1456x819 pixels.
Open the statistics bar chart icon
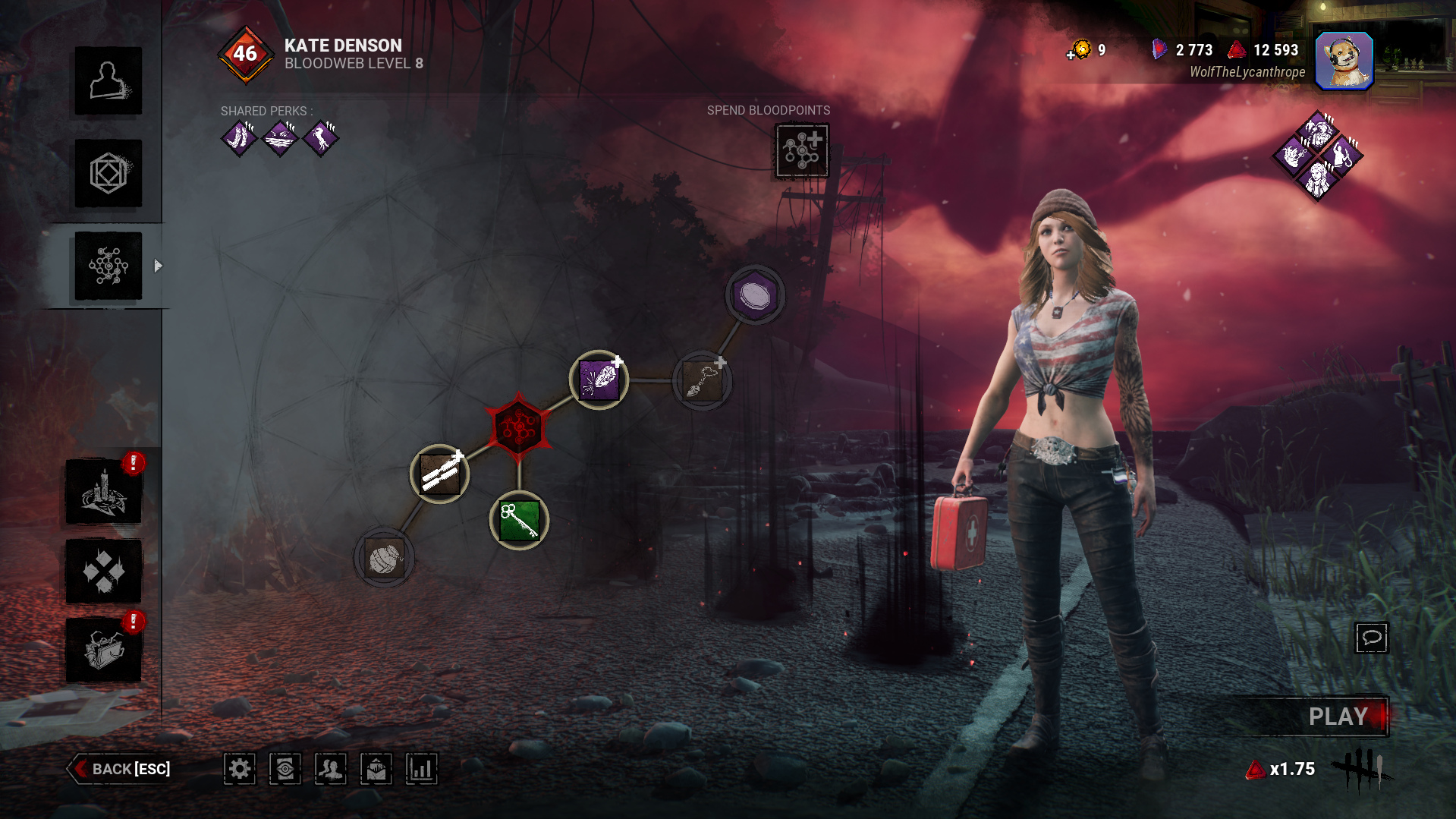pos(422,769)
